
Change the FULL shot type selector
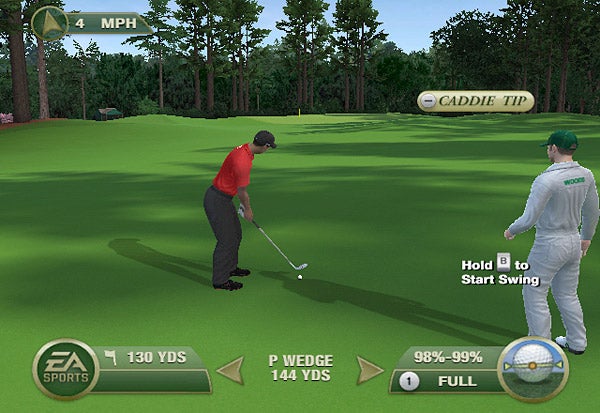point(447,381)
